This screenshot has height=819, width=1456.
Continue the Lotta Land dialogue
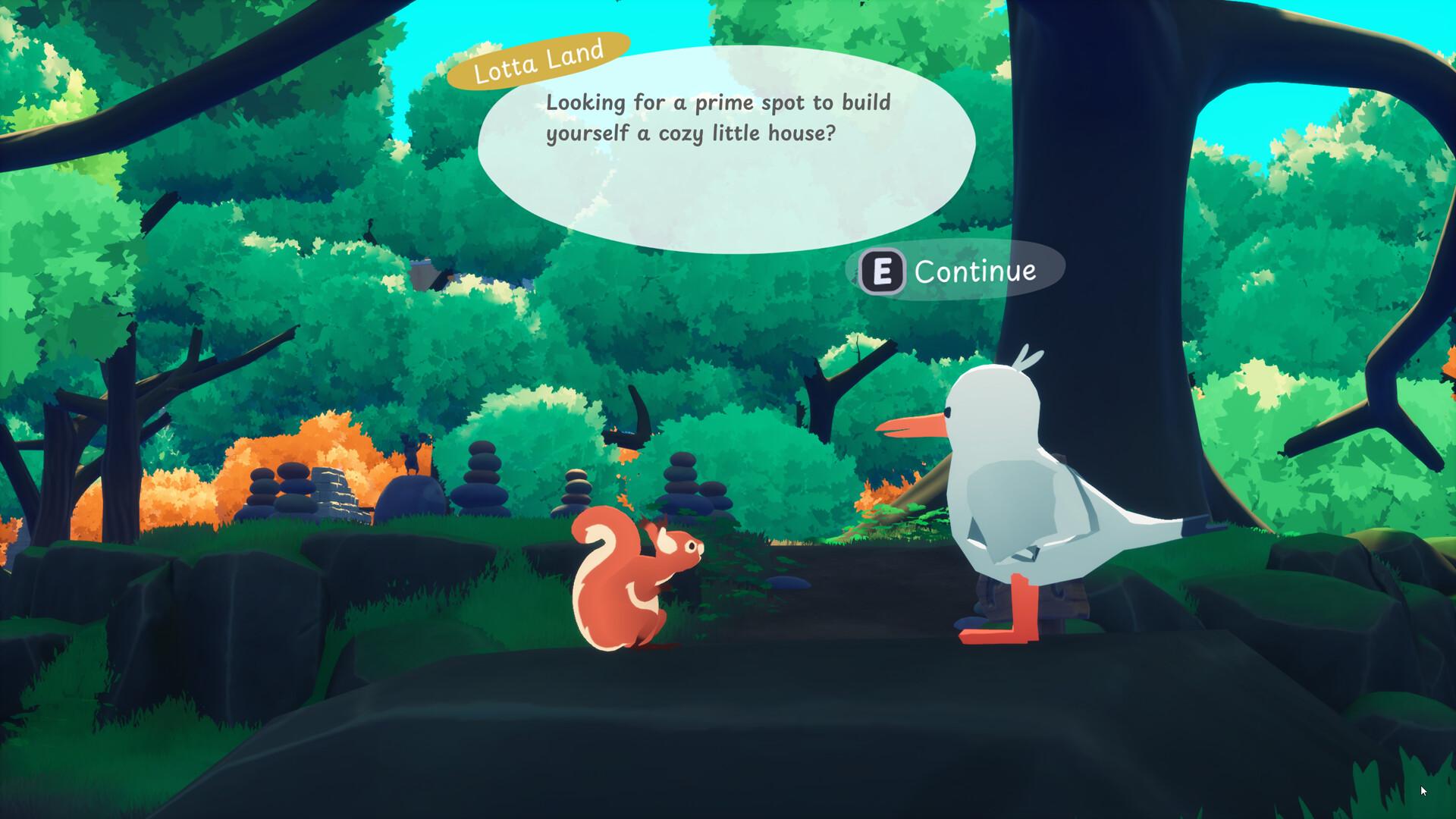click(x=954, y=271)
